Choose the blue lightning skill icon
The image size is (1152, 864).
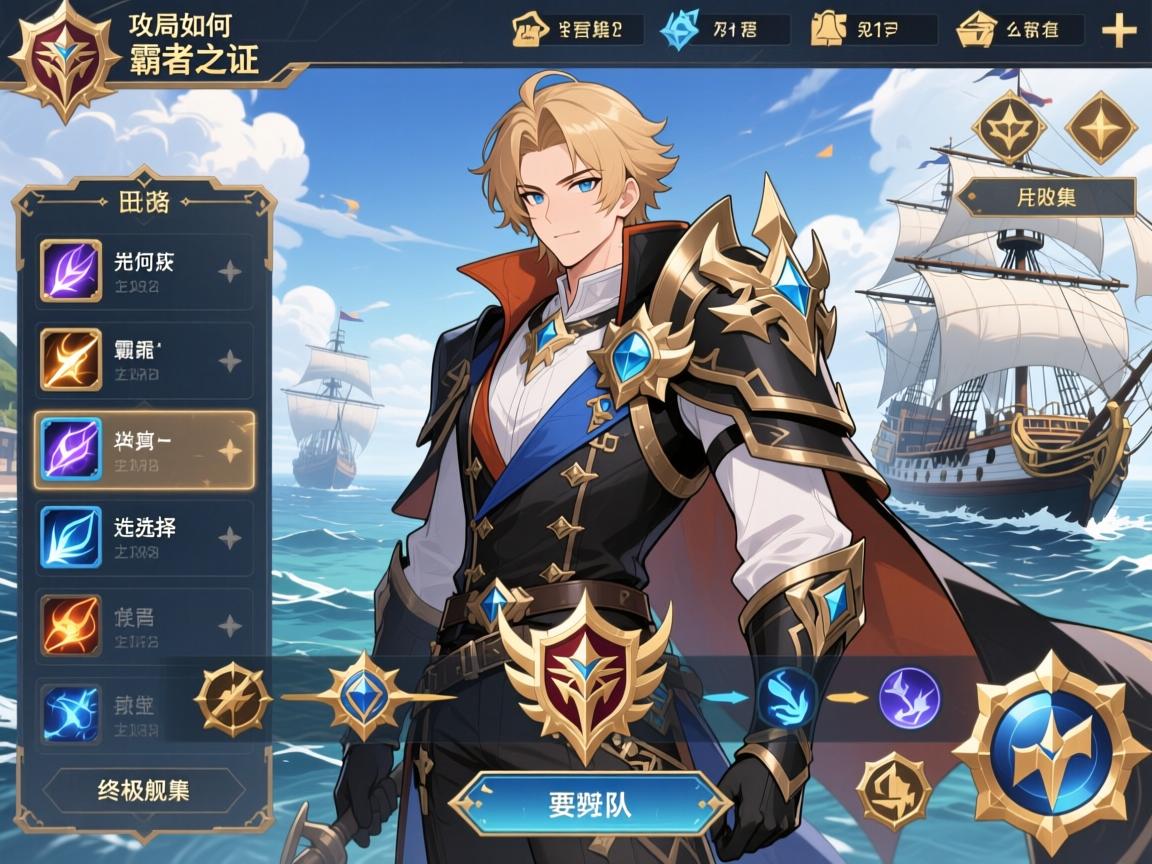click(71, 712)
